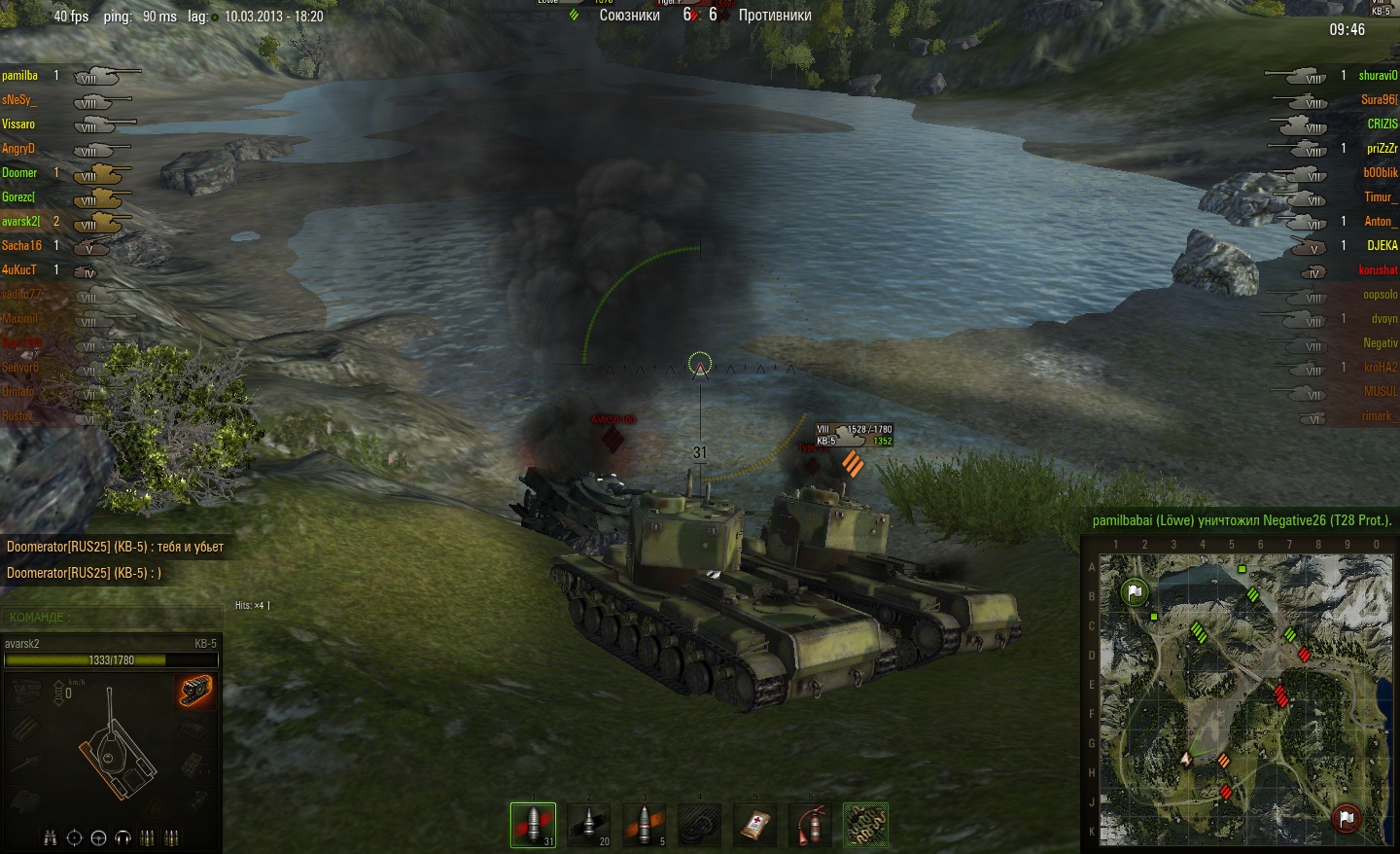Click the highlighted damaged track module icon
Screen dimensions: 1400x854
point(195,691)
